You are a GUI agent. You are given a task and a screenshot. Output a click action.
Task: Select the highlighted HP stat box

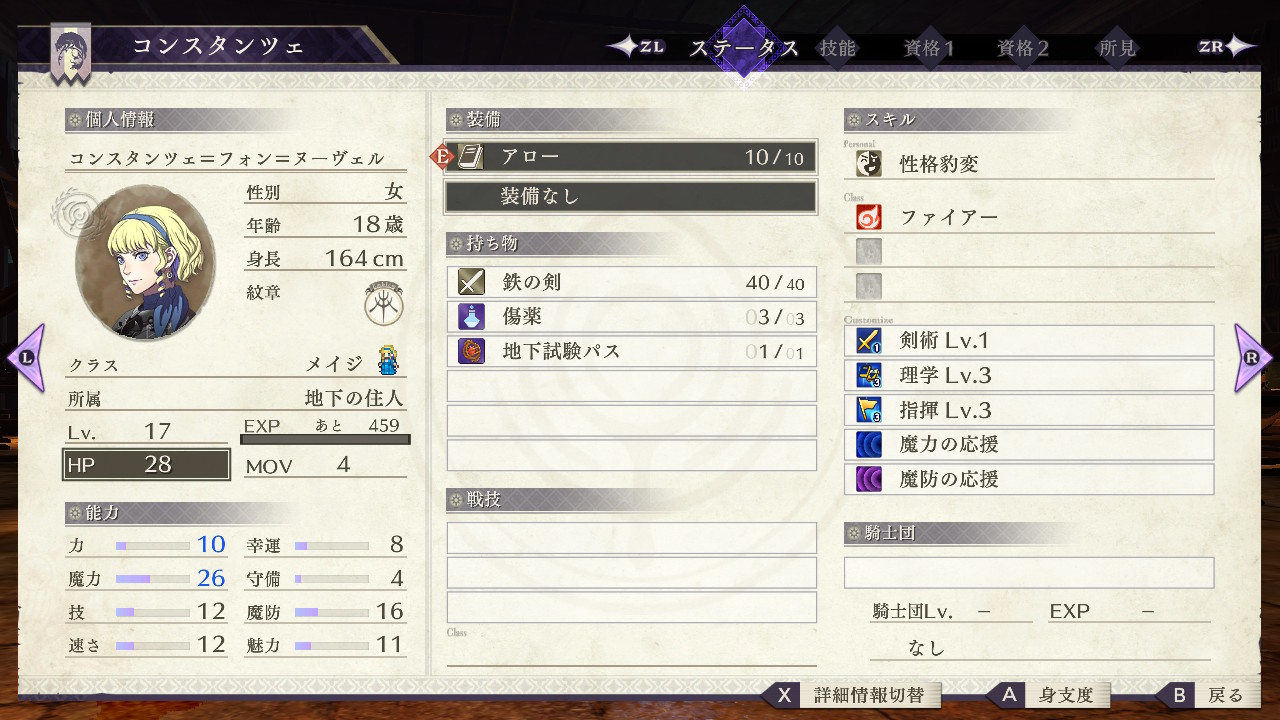click(147, 465)
